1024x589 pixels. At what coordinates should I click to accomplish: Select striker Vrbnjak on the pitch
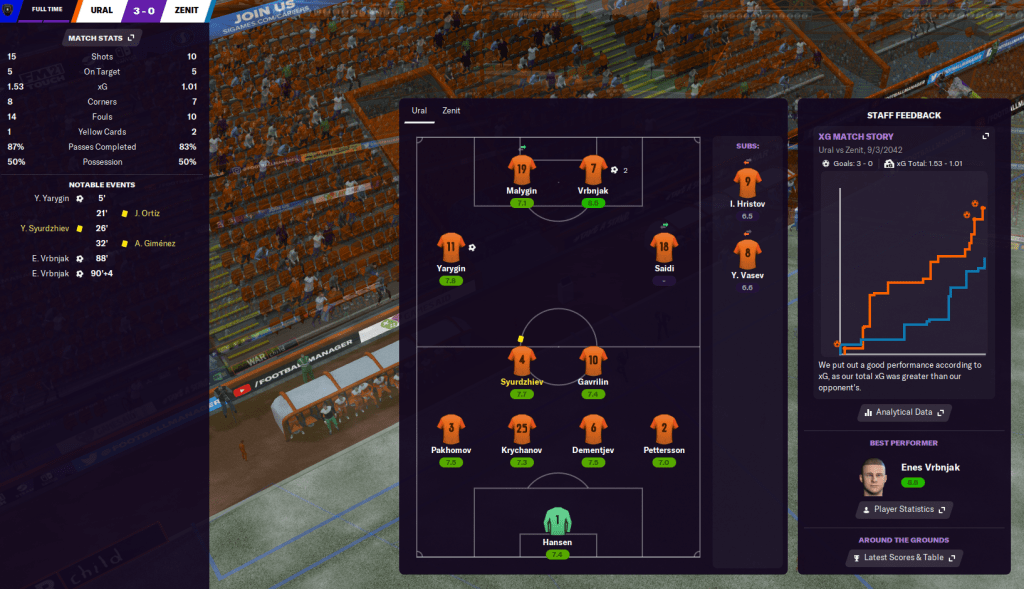(593, 170)
